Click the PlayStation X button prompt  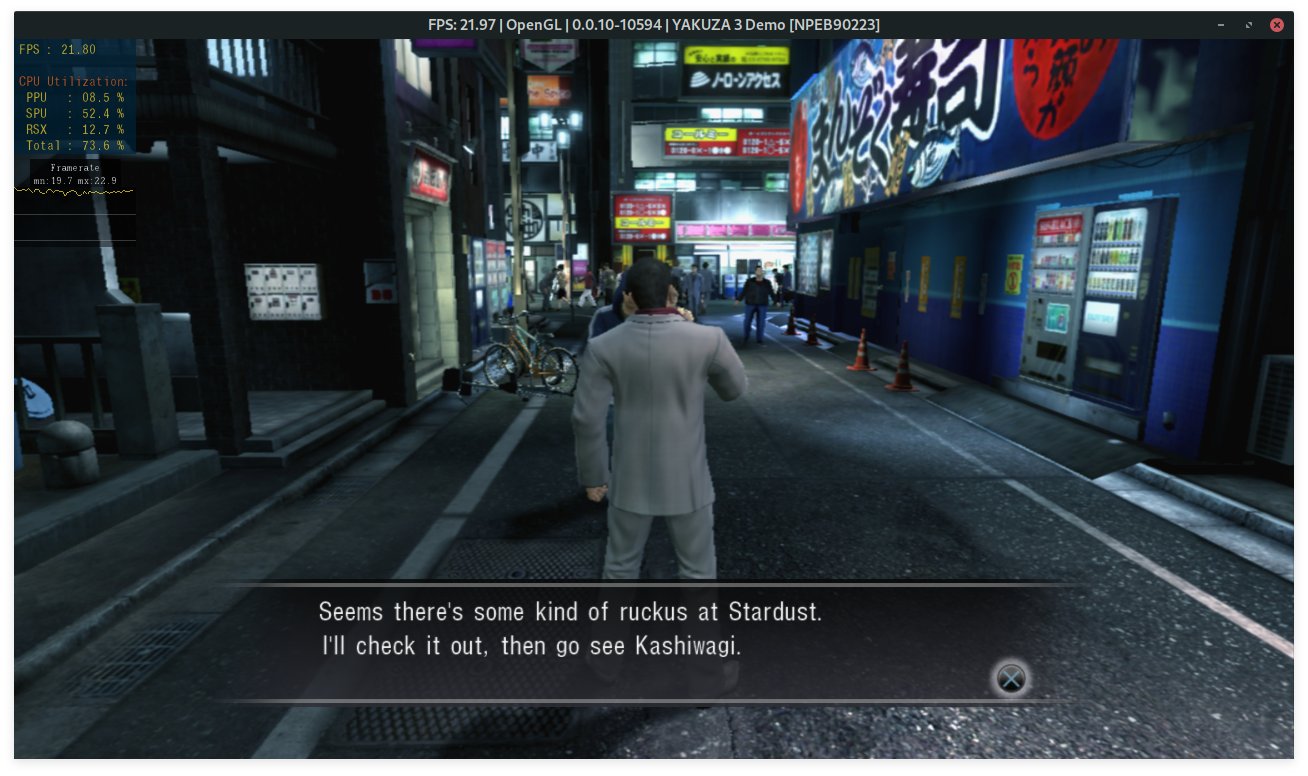coord(1011,679)
